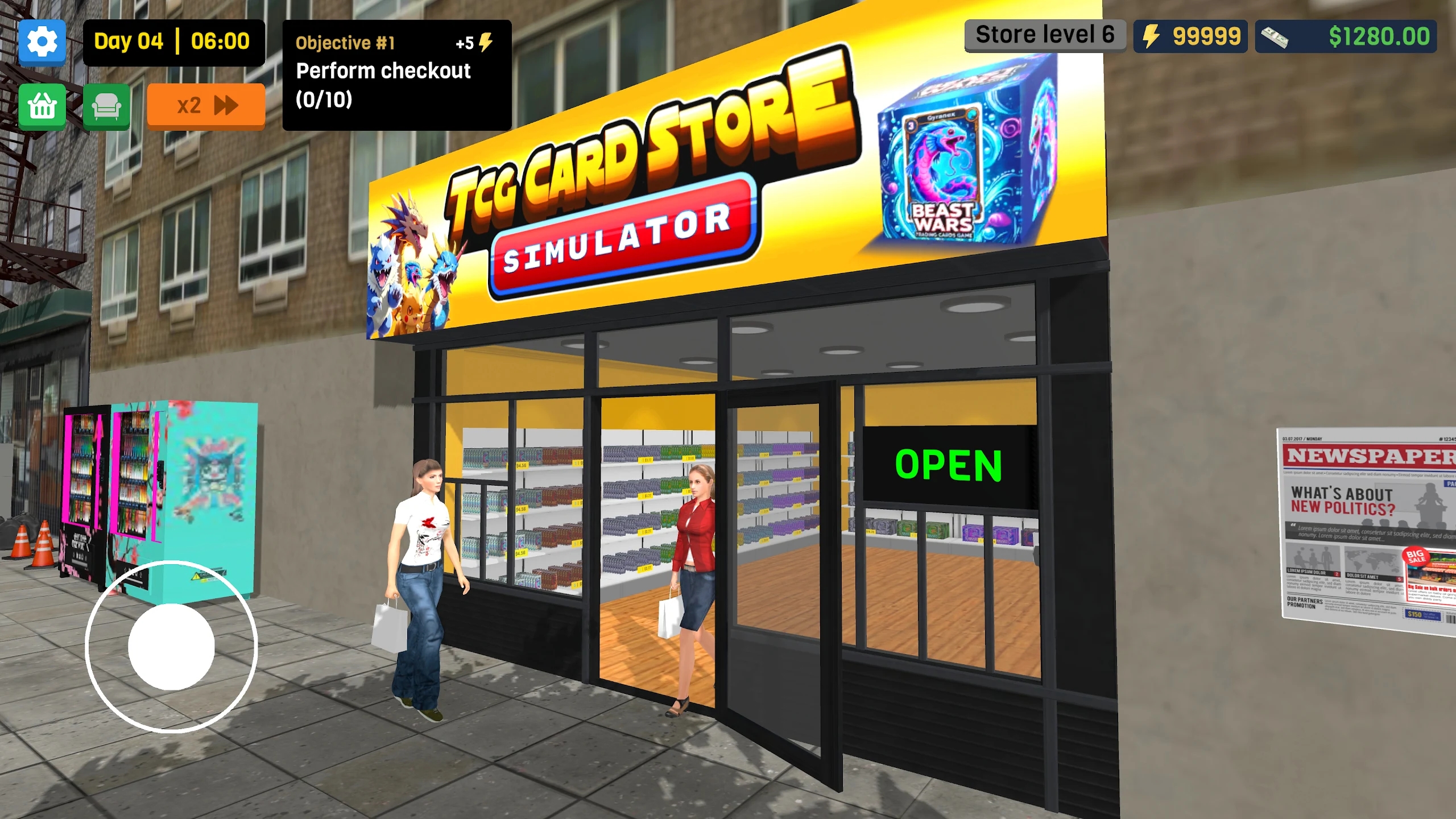Open the shopping basket purchase menu
1456x819 pixels.
pos(43,106)
